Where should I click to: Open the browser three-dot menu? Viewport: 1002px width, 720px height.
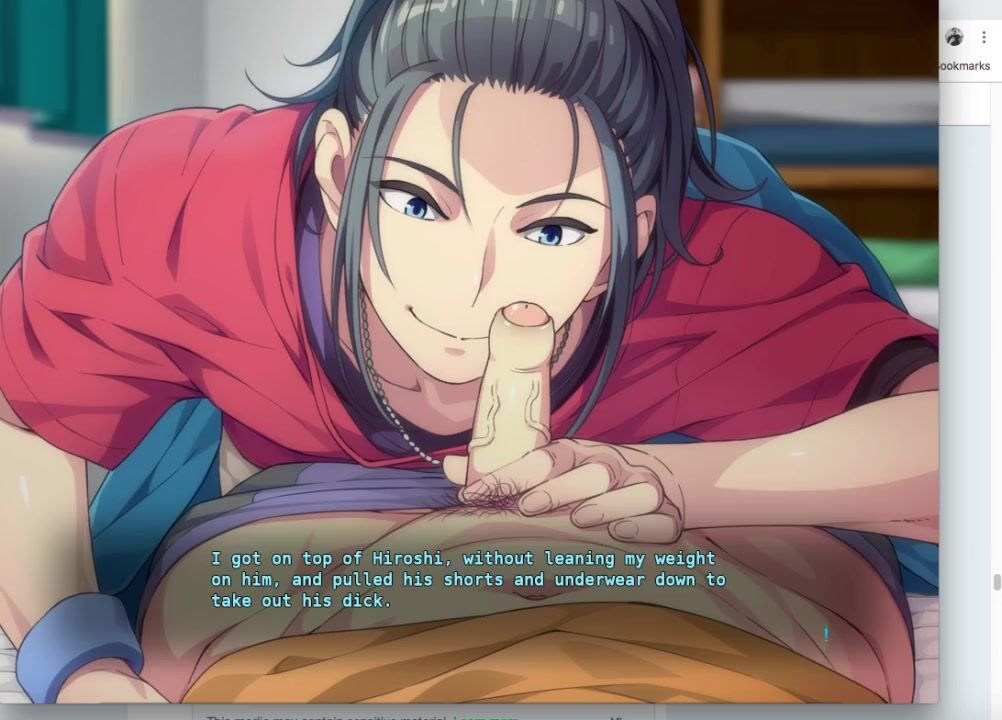(984, 37)
